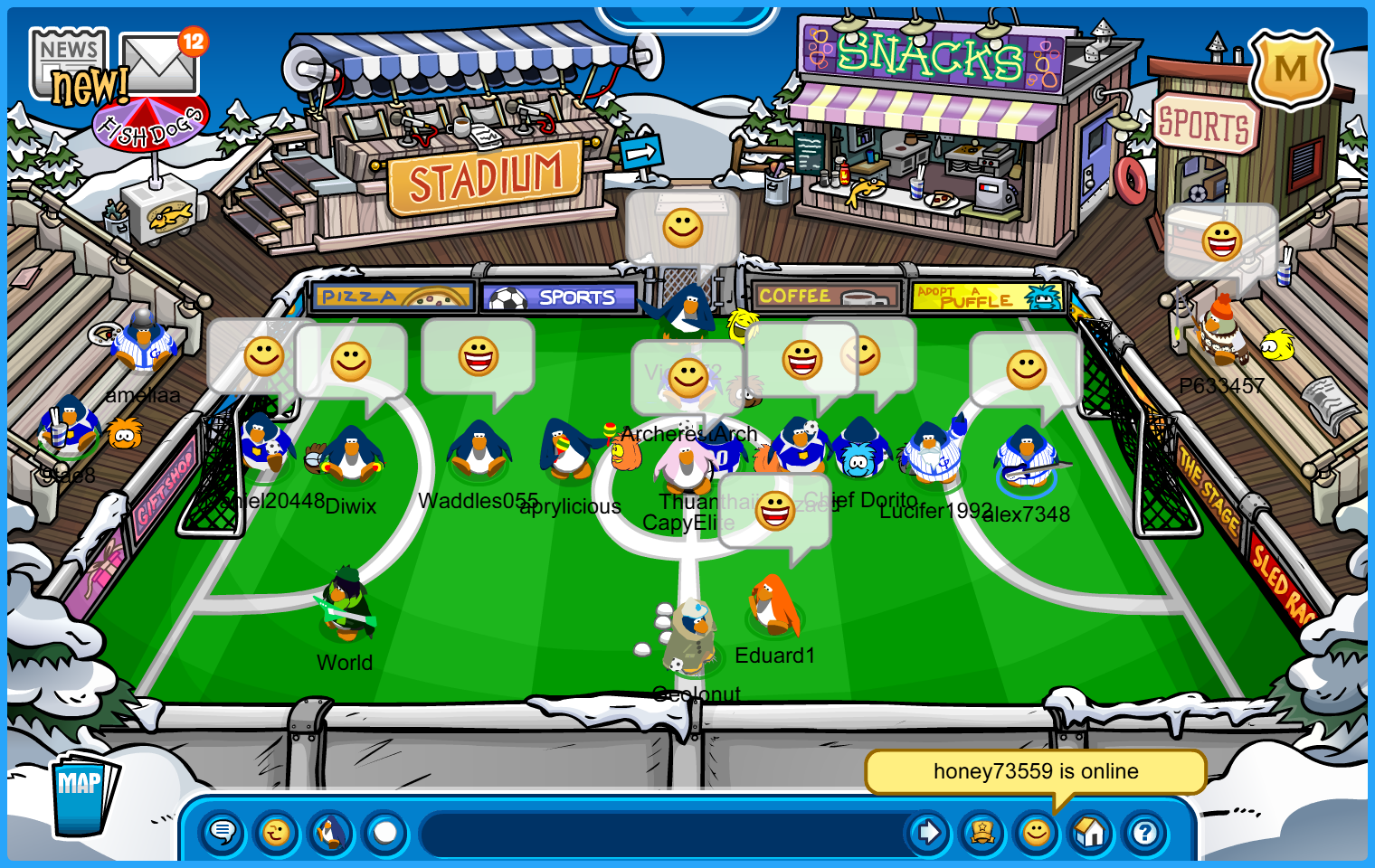Open the mail envelope with 12 messages
This screenshot has width=1375, height=868.
click(159, 63)
